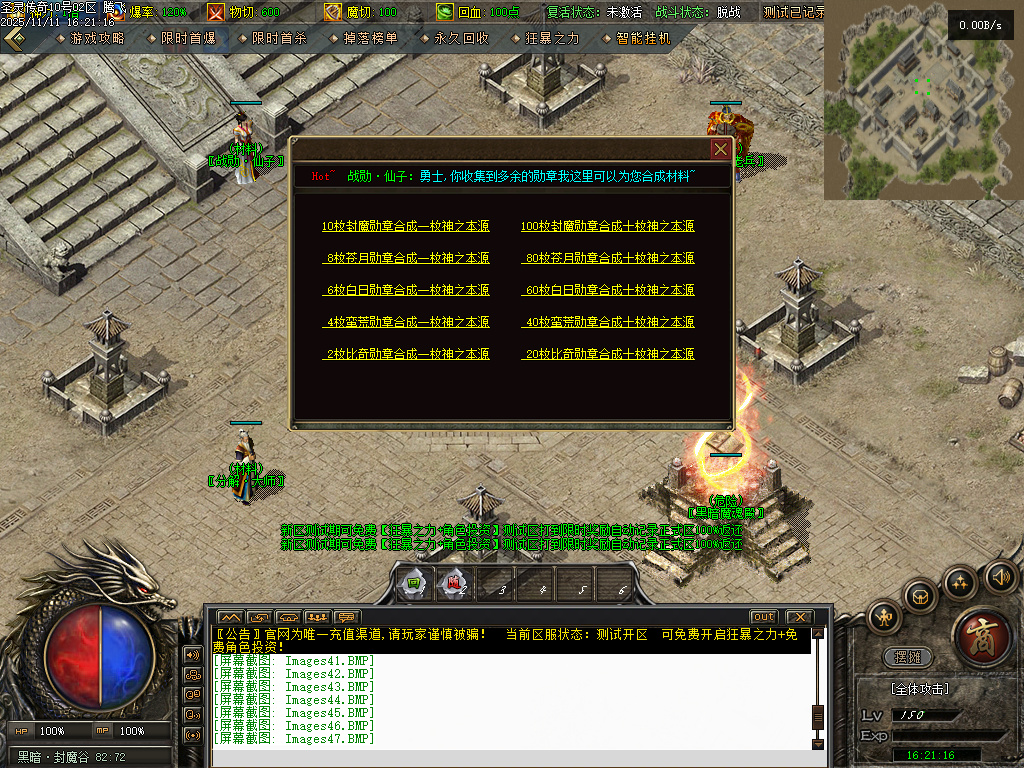The height and width of the screenshot is (768, 1024).
Task: Toggle the speaker sound icon
Action: (1000, 576)
